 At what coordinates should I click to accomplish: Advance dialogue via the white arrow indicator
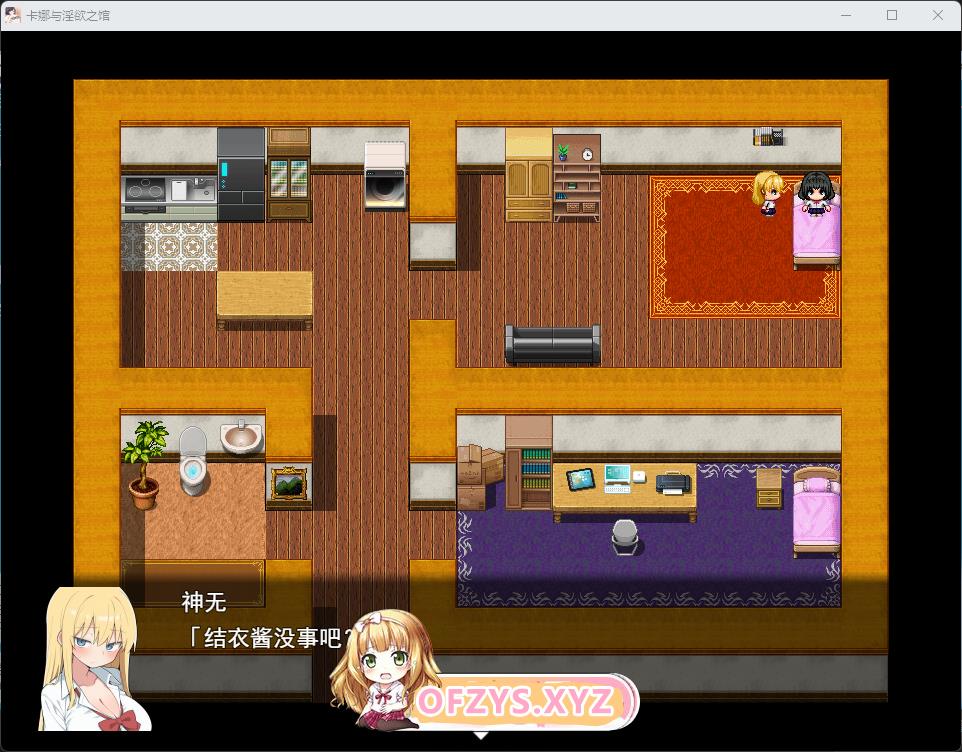481,735
